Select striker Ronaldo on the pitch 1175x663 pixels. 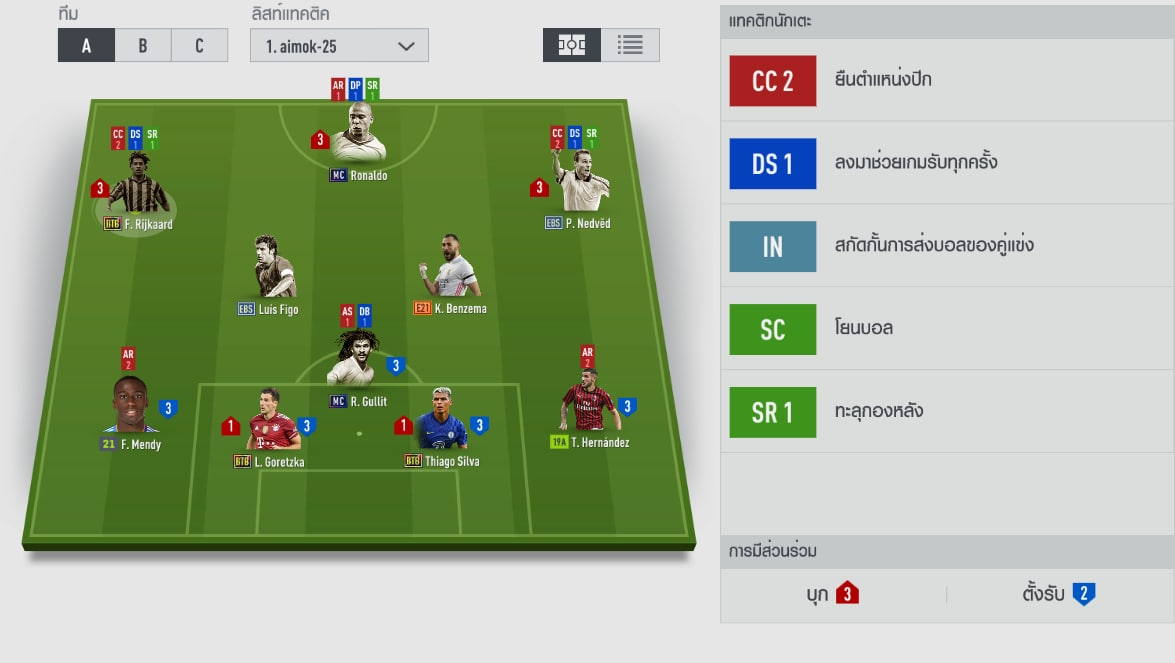pos(358,133)
